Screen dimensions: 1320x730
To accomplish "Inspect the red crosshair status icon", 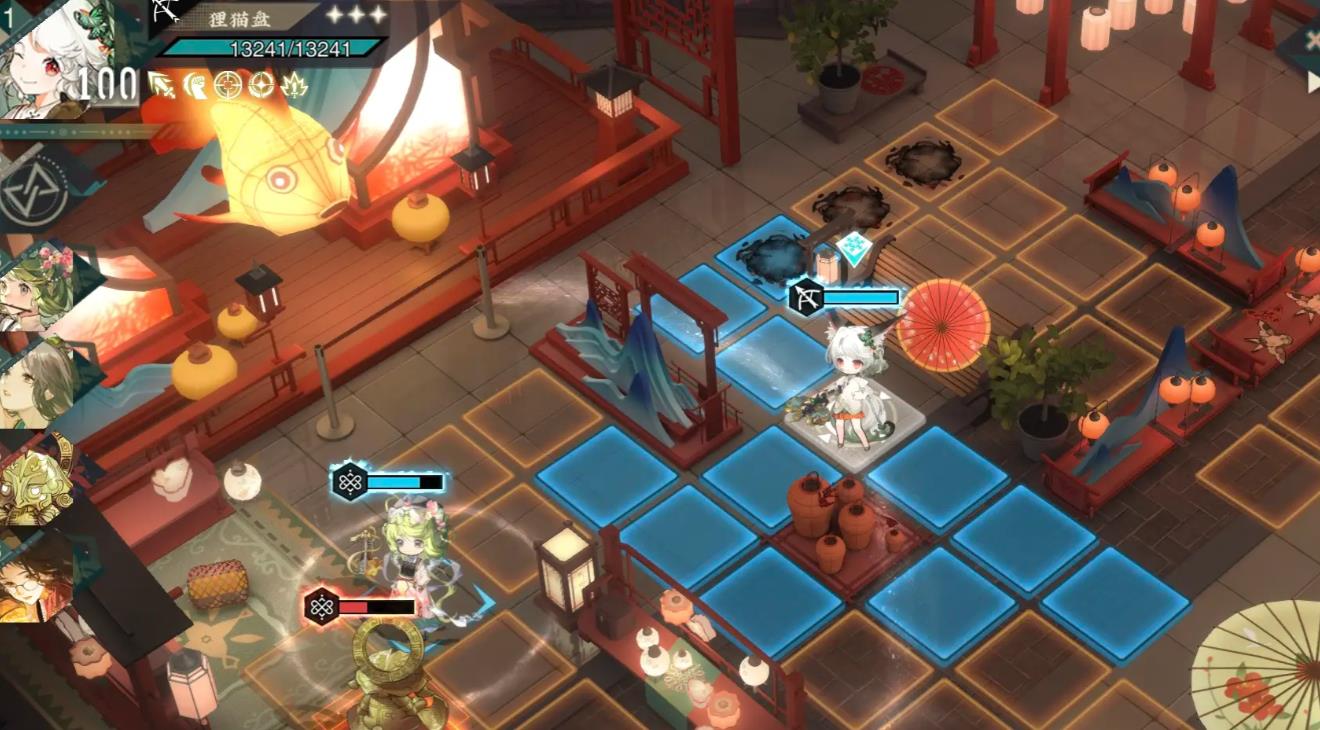I will point(228,86).
